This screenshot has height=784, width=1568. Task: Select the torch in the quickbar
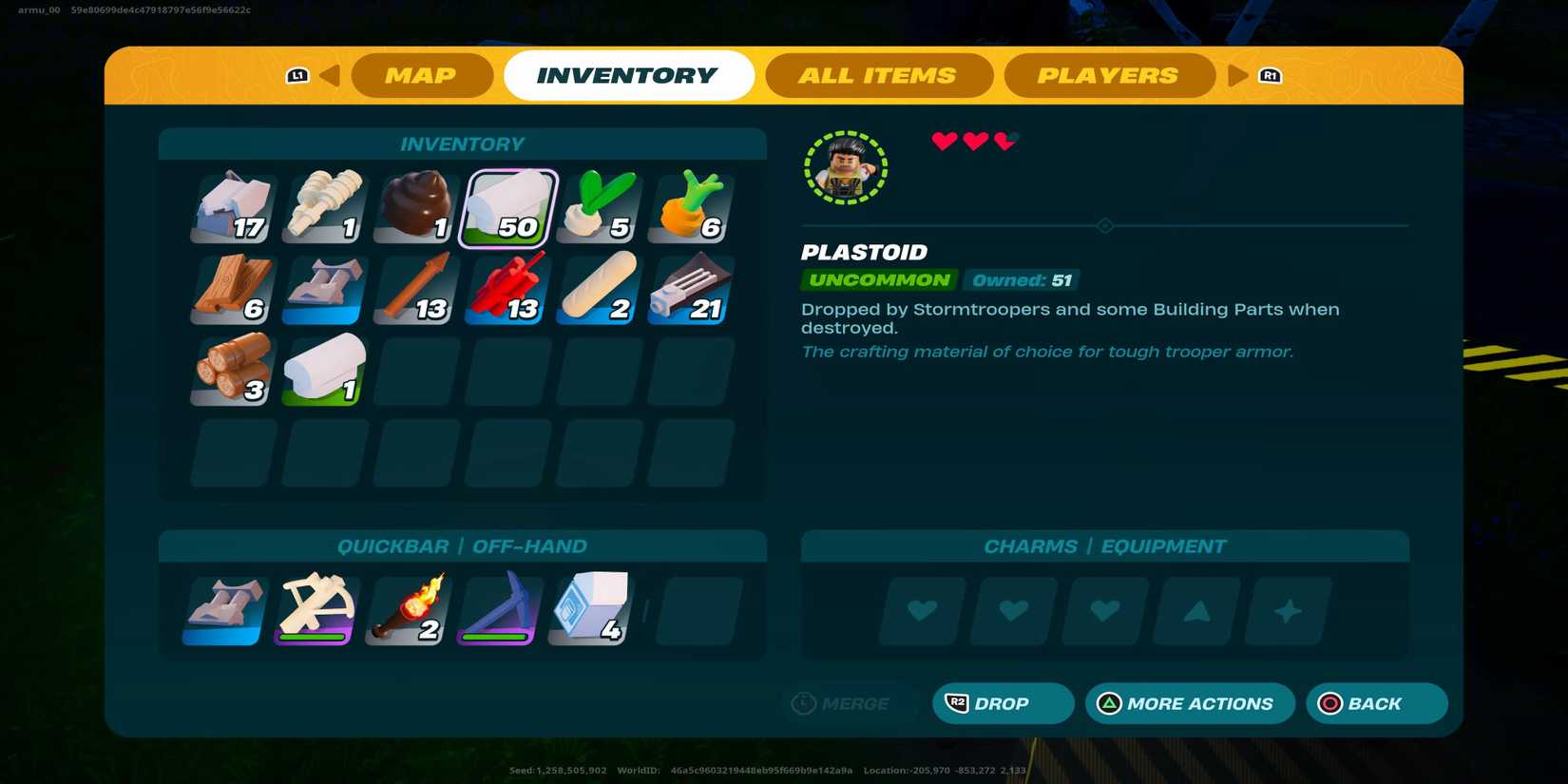[x=406, y=608]
